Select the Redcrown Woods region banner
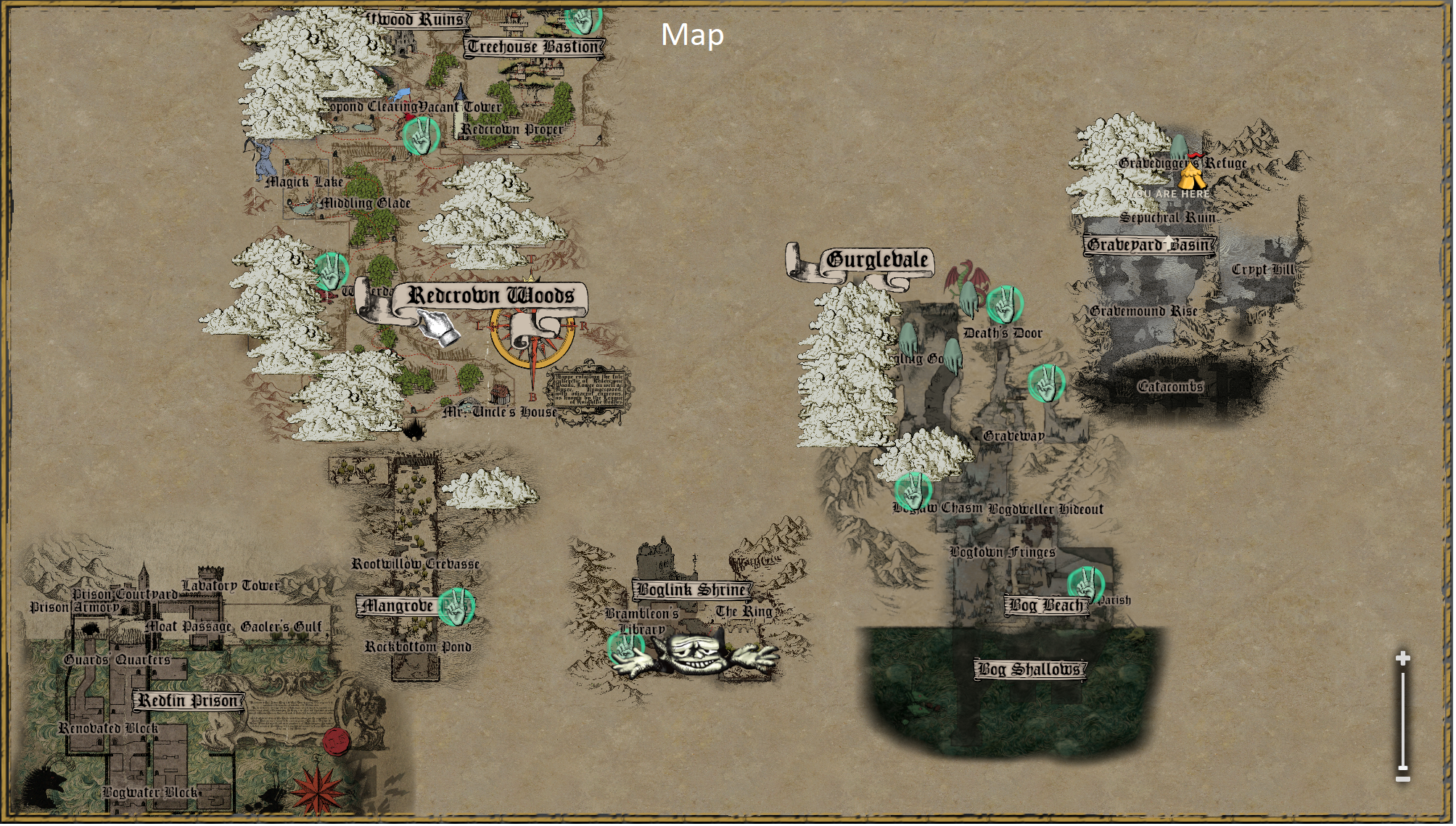Image resolution: width=1456 pixels, height=826 pixels. click(x=492, y=297)
